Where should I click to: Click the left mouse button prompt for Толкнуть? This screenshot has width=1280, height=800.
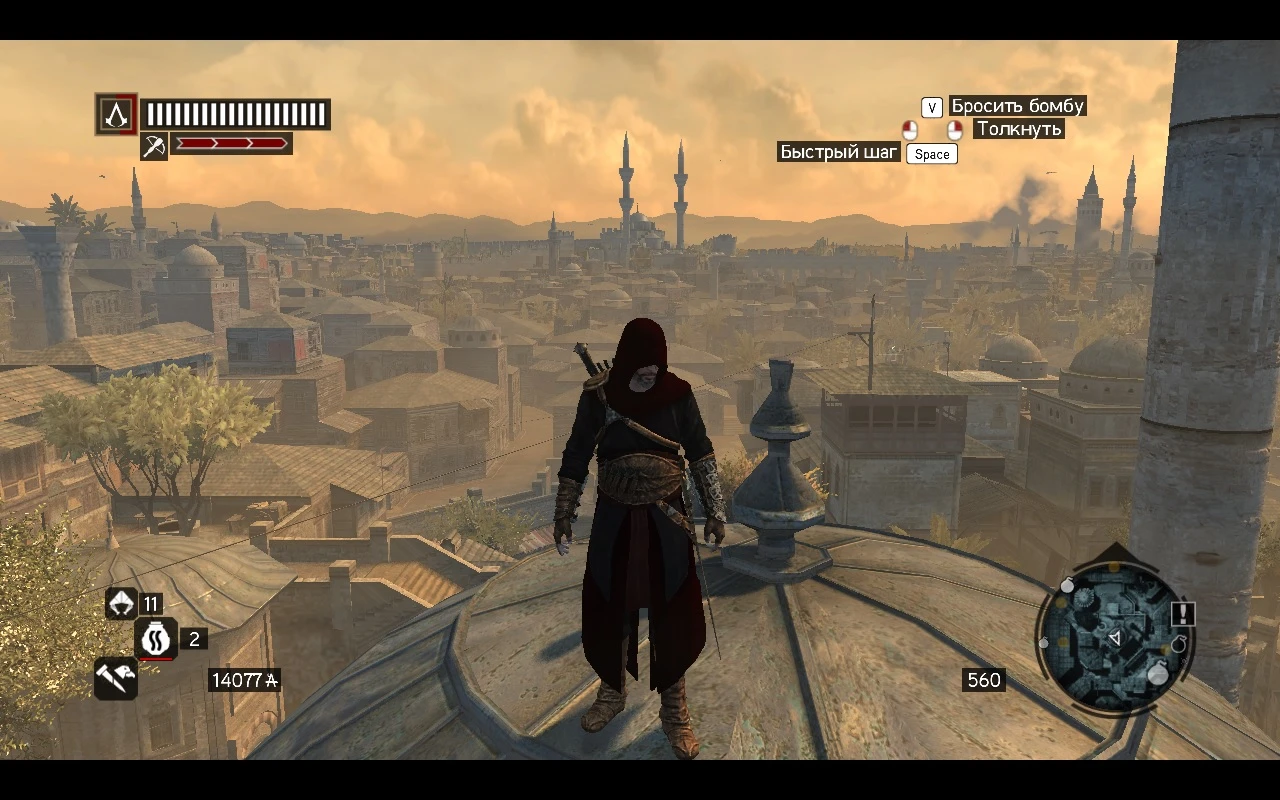coord(909,130)
